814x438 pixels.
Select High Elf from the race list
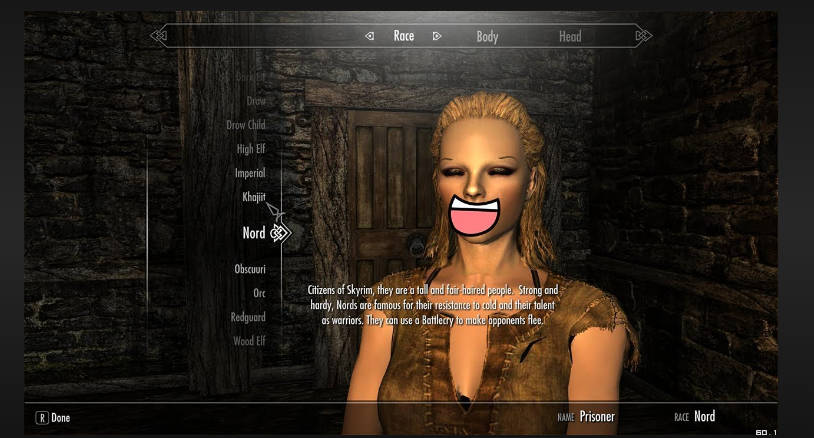(251, 149)
